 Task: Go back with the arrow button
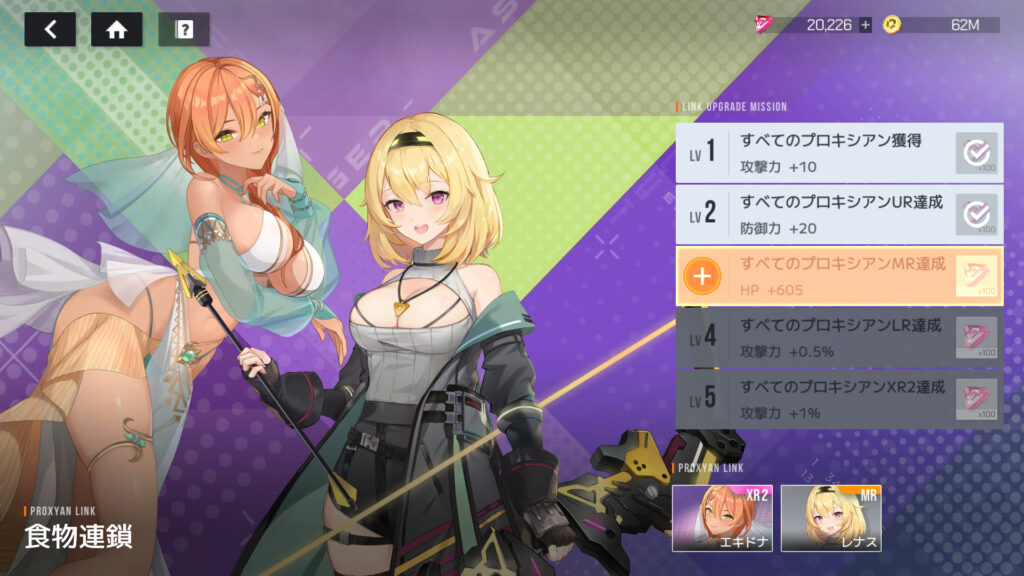click(50, 29)
